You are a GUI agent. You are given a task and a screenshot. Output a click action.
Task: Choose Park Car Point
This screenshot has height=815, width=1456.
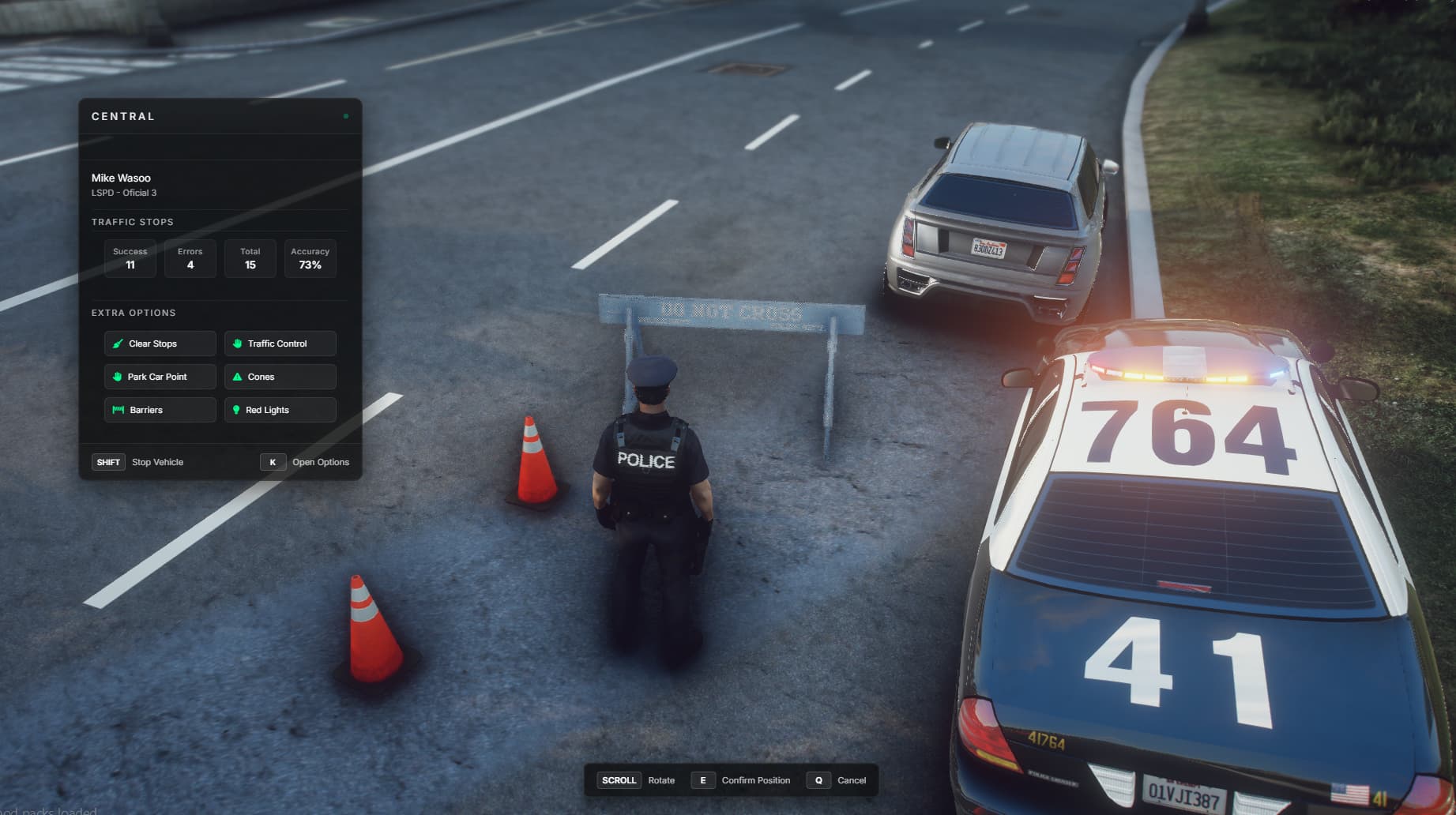(160, 377)
